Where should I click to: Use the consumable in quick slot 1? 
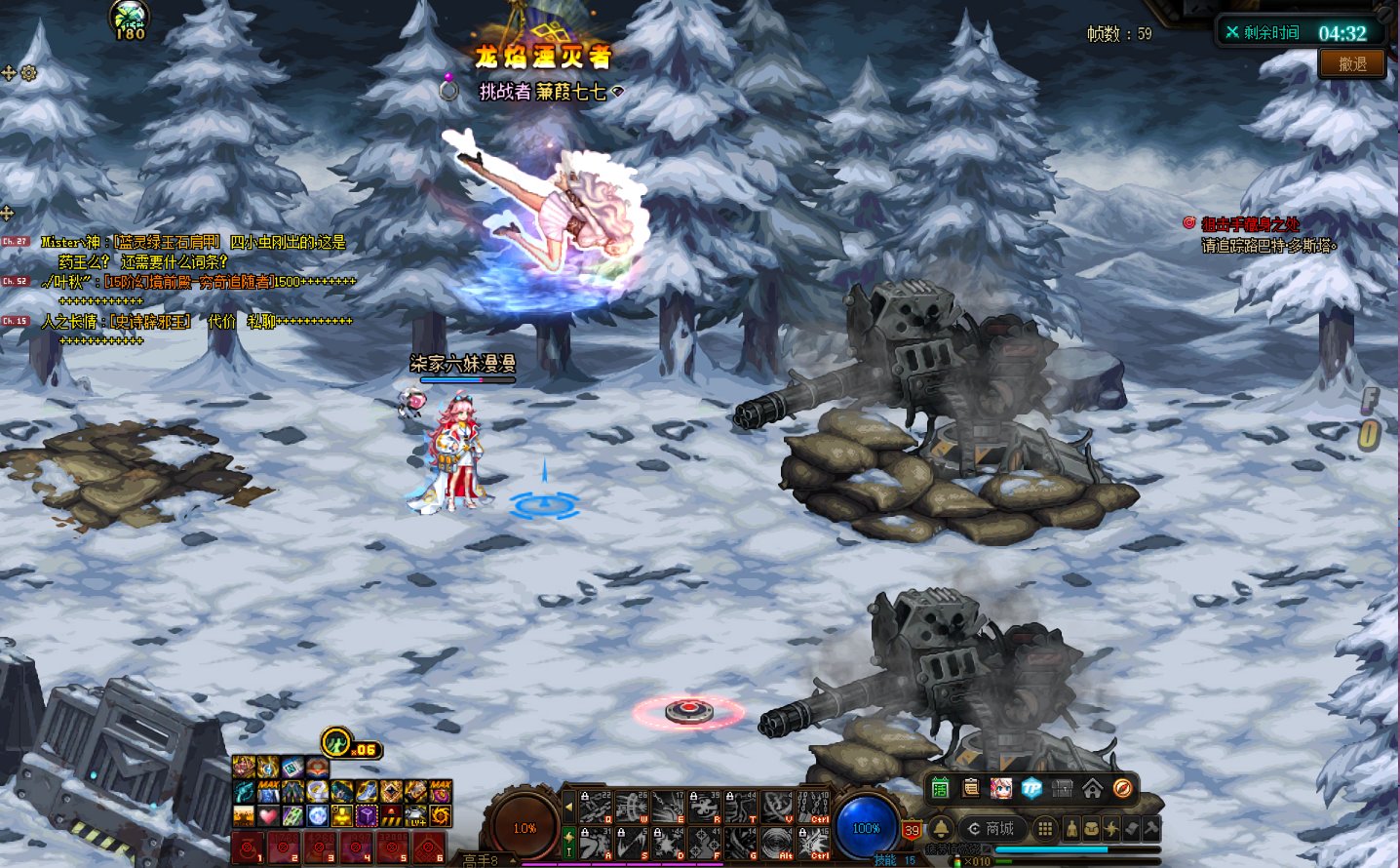pos(248,848)
